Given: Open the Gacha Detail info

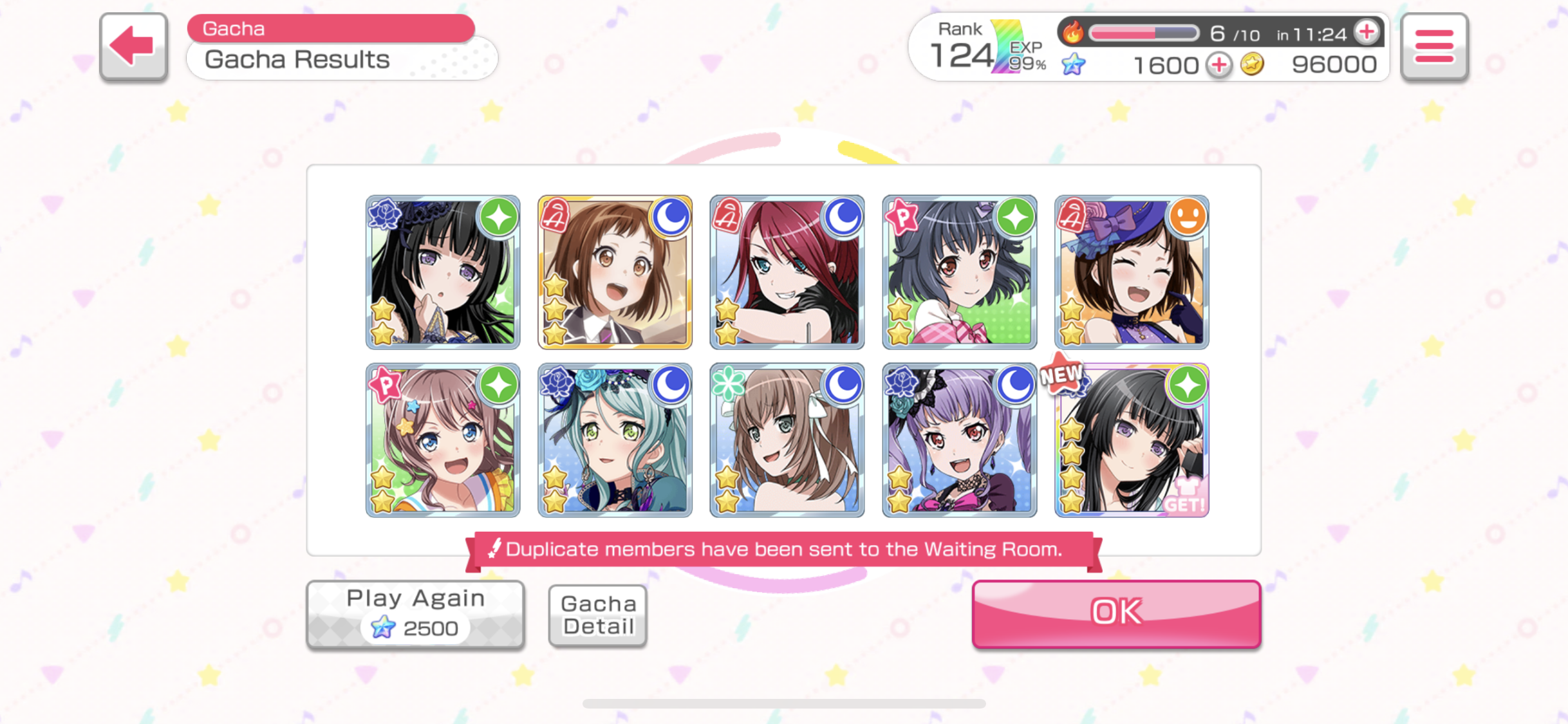Looking at the screenshot, I should (x=597, y=615).
